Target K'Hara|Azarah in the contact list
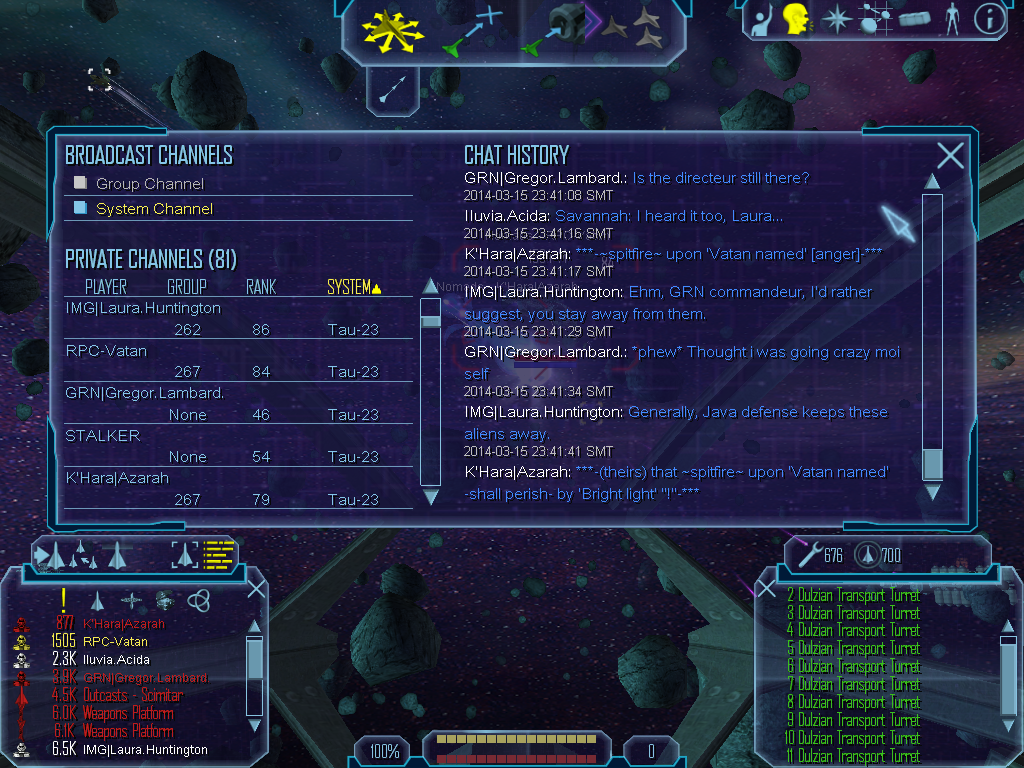The height and width of the screenshot is (768, 1024). pyautogui.click(x=124, y=624)
